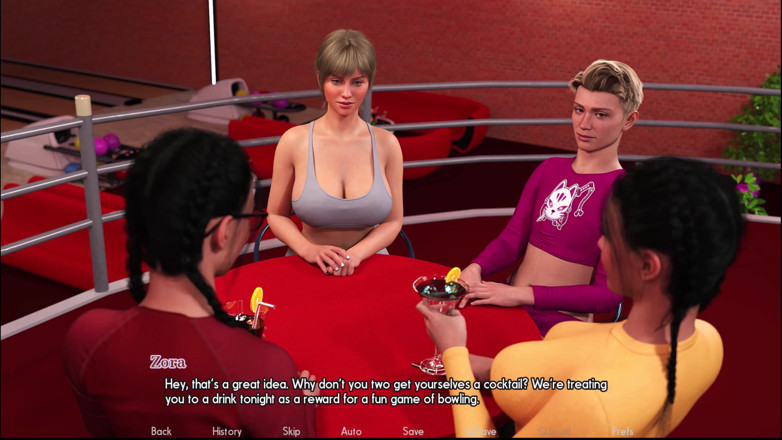Go back one dialogue line

coord(161,431)
